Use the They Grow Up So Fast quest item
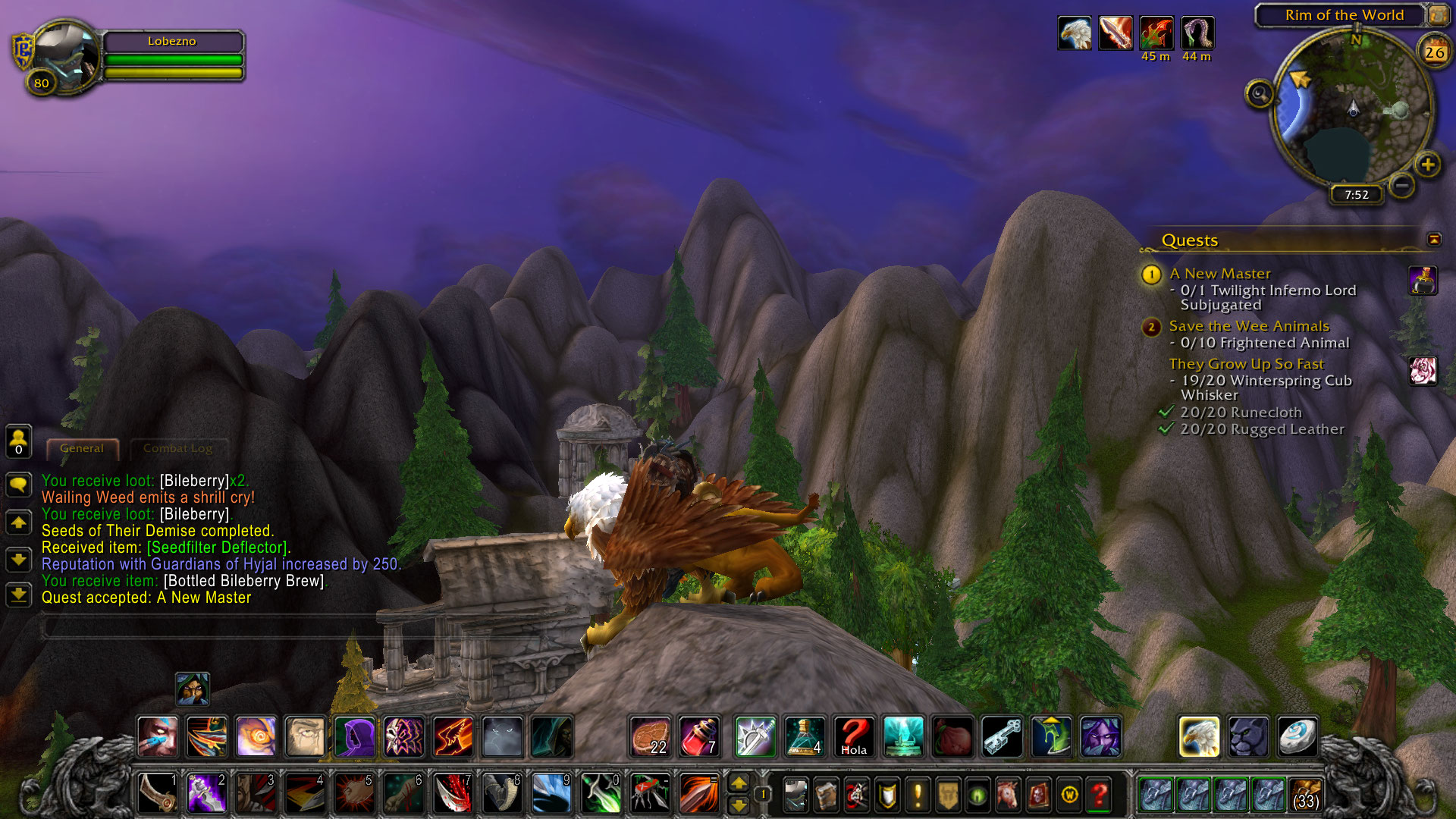Viewport: 1456px width, 819px height. click(1423, 371)
